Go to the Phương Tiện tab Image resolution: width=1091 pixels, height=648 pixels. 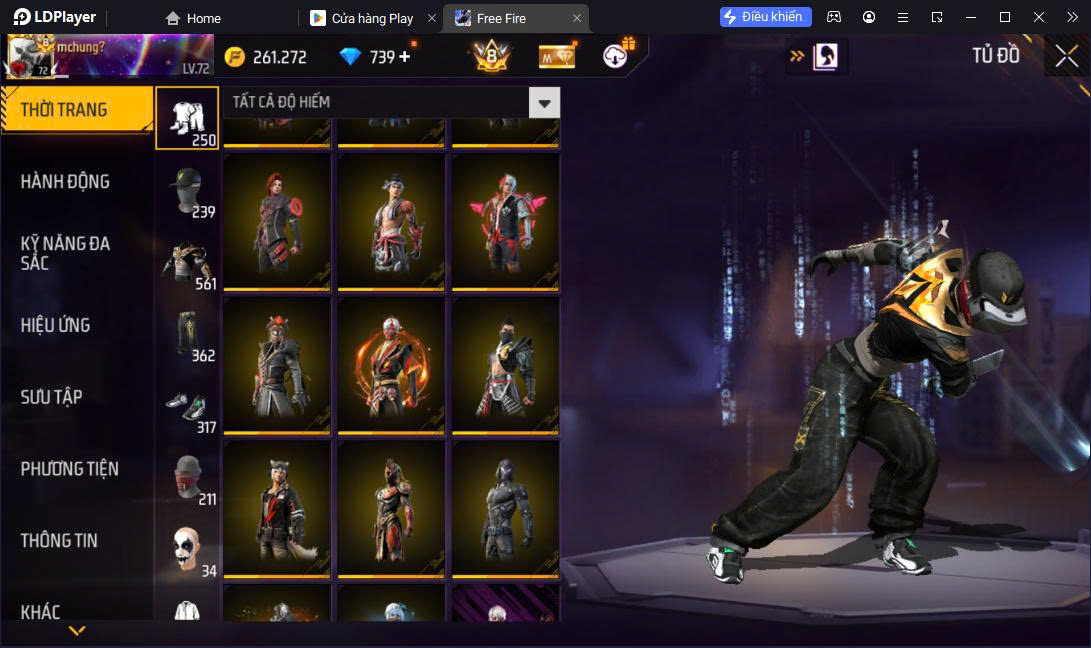70,469
